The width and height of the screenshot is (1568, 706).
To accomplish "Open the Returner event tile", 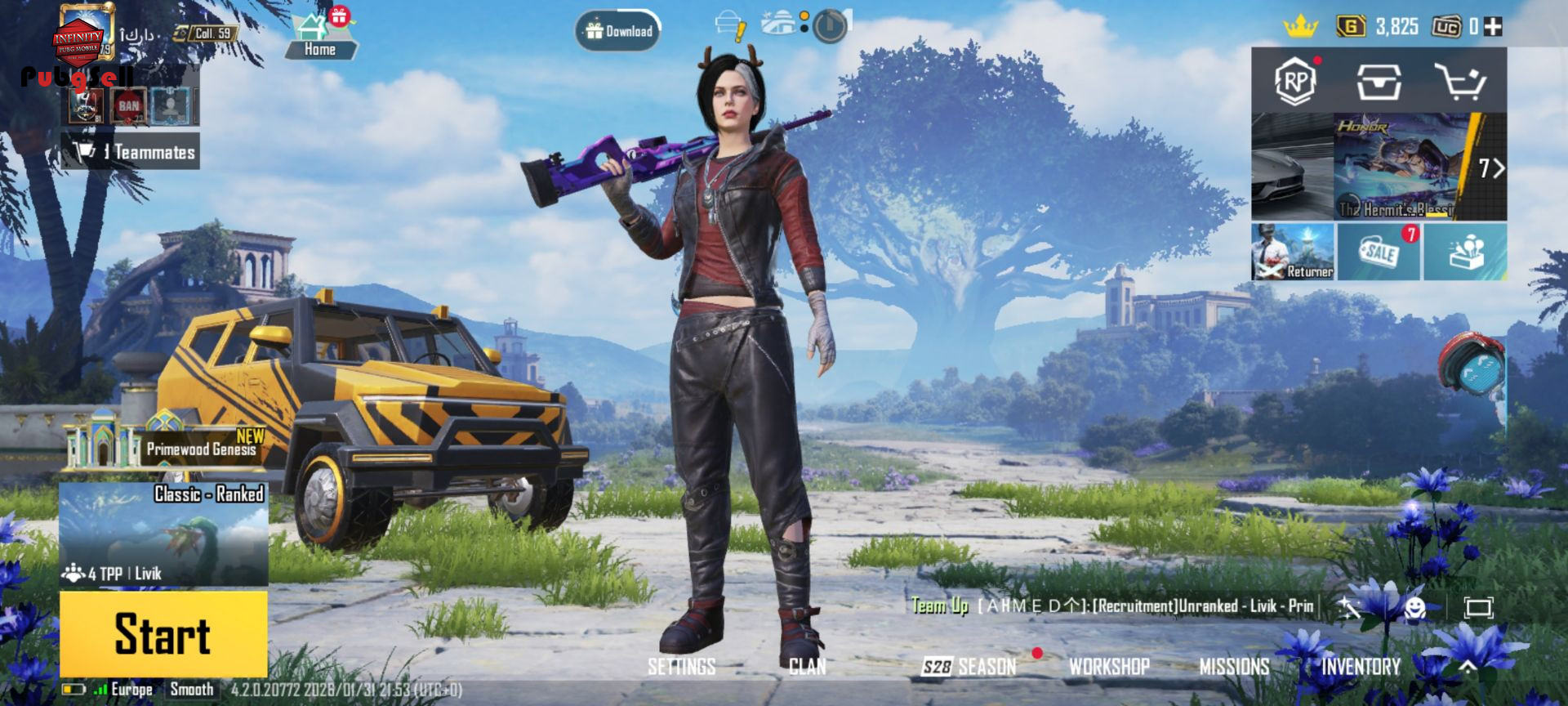I will [x=1293, y=252].
